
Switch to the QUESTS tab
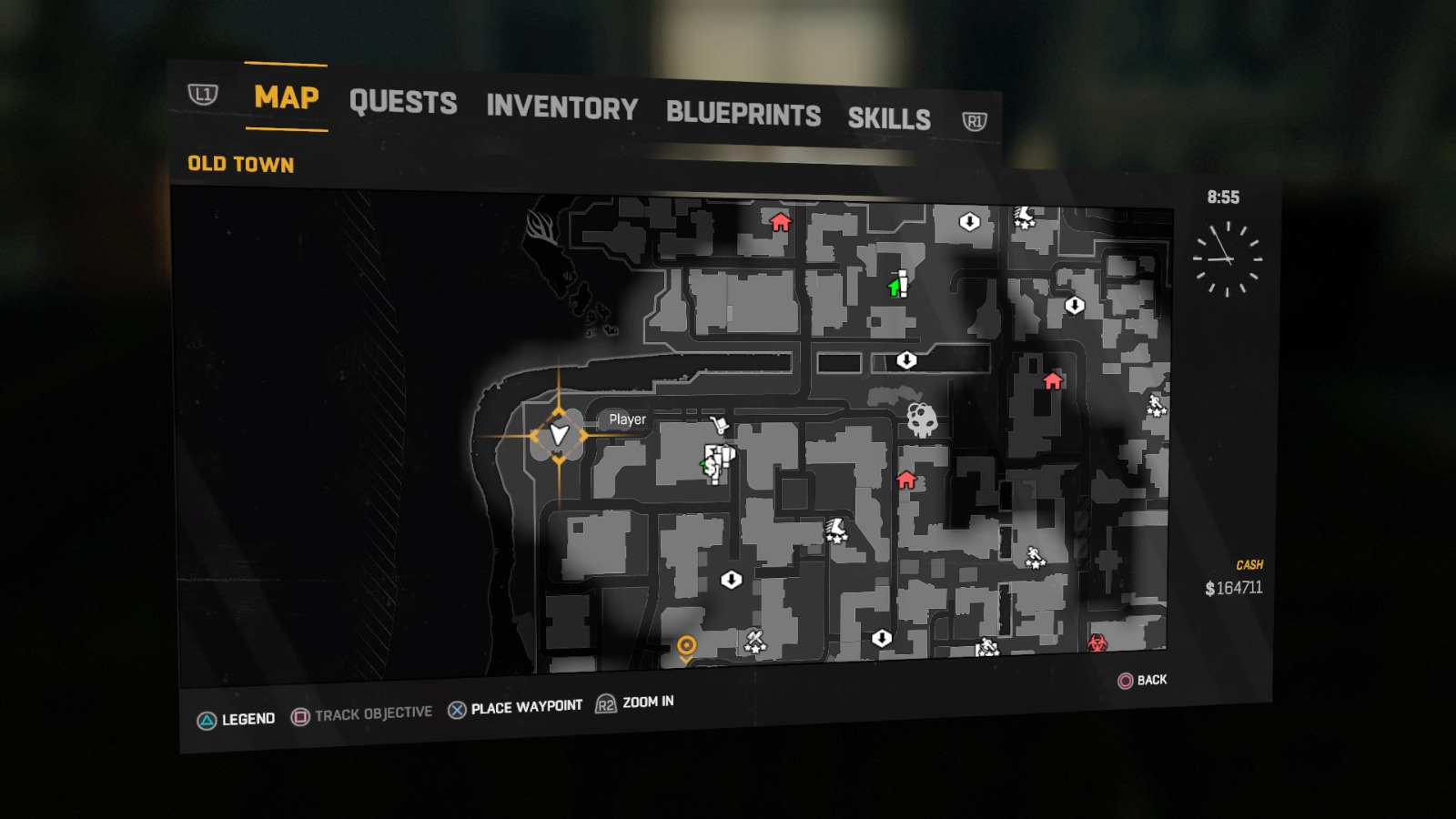[x=404, y=103]
